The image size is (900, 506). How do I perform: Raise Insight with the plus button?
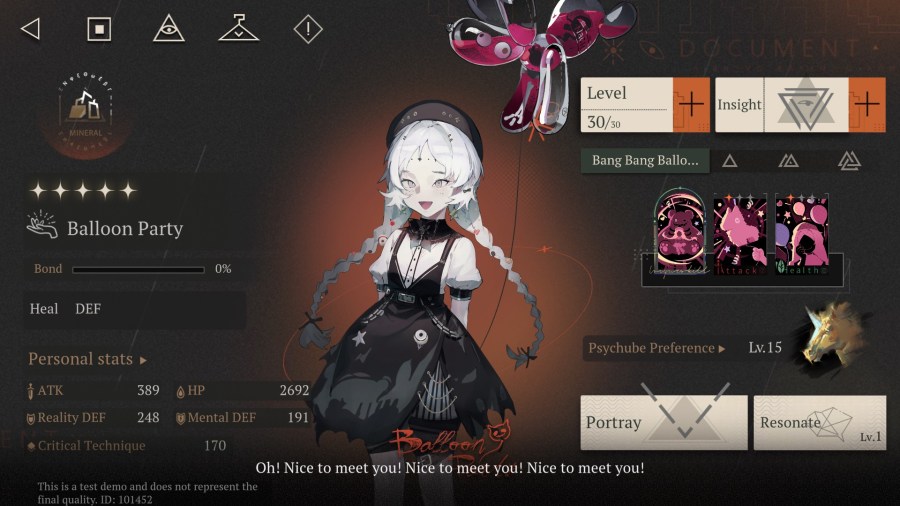(x=867, y=104)
